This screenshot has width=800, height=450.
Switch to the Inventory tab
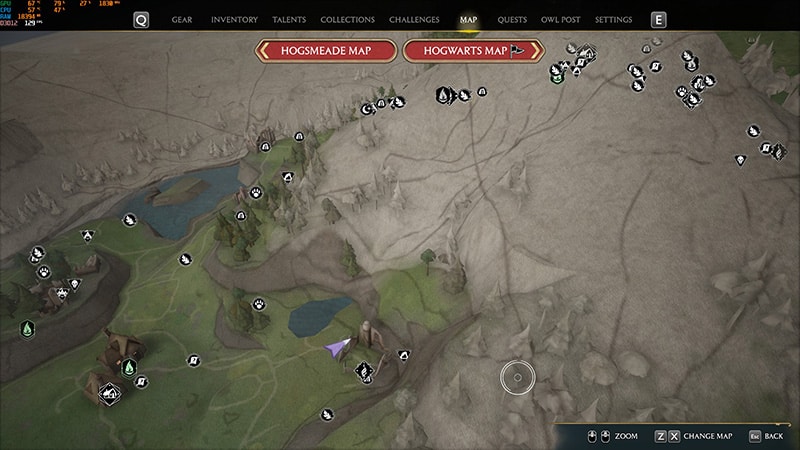pos(235,20)
